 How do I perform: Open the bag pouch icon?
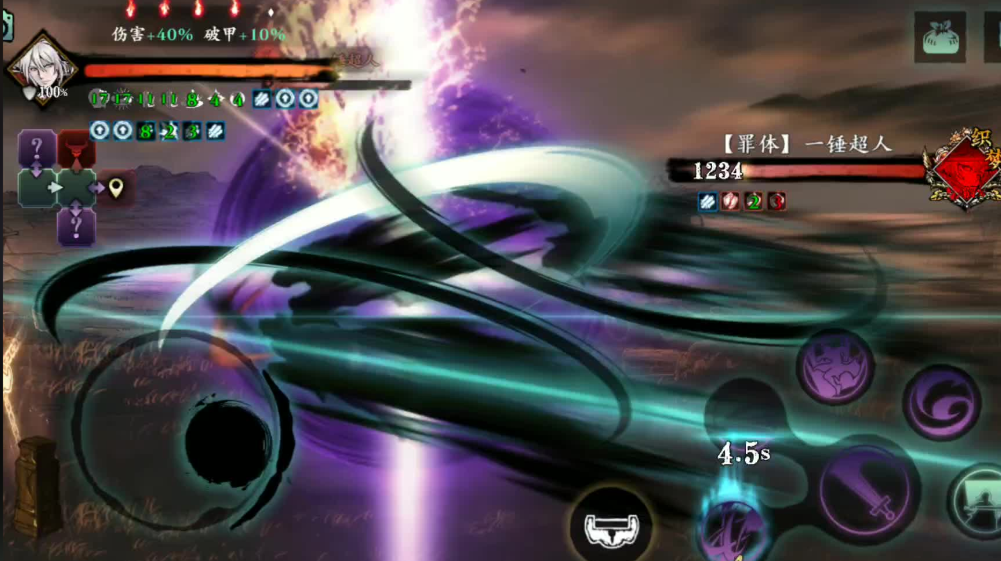pyautogui.click(x=939, y=38)
